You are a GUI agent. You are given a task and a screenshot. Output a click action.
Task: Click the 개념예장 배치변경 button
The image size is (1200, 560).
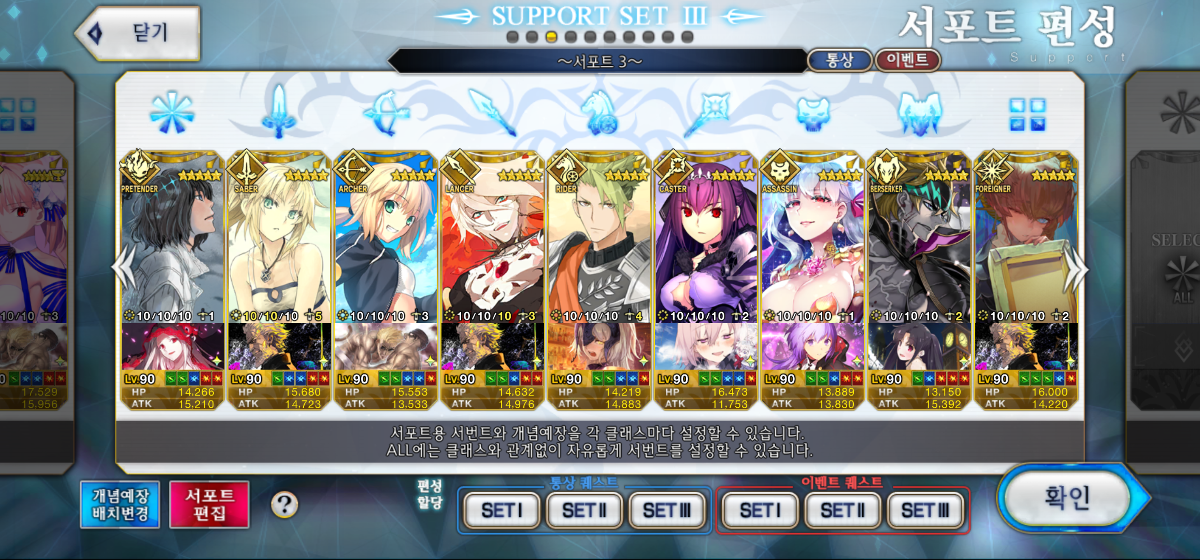point(120,504)
